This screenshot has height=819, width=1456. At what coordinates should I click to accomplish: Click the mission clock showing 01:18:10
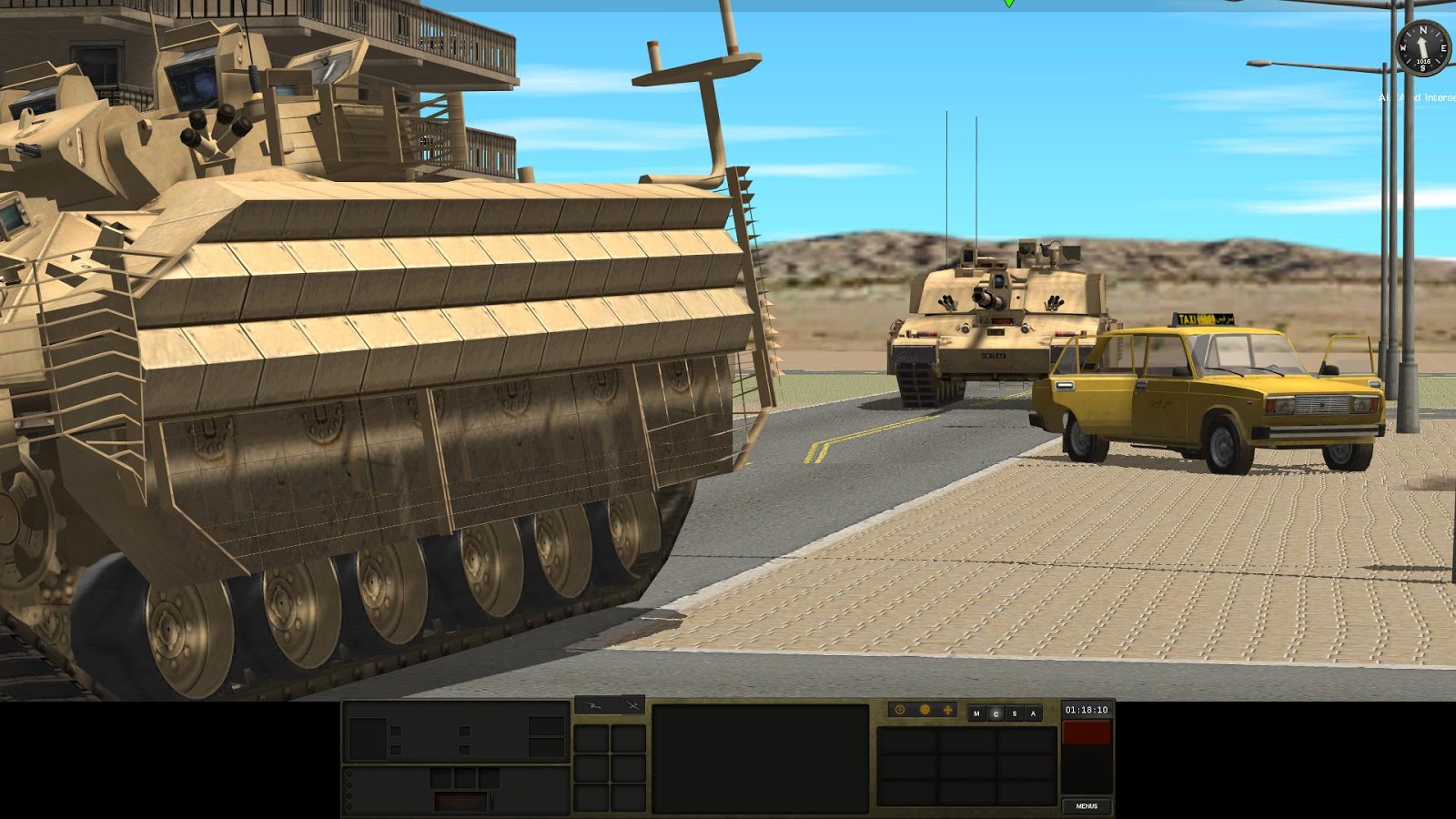(x=1086, y=711)
